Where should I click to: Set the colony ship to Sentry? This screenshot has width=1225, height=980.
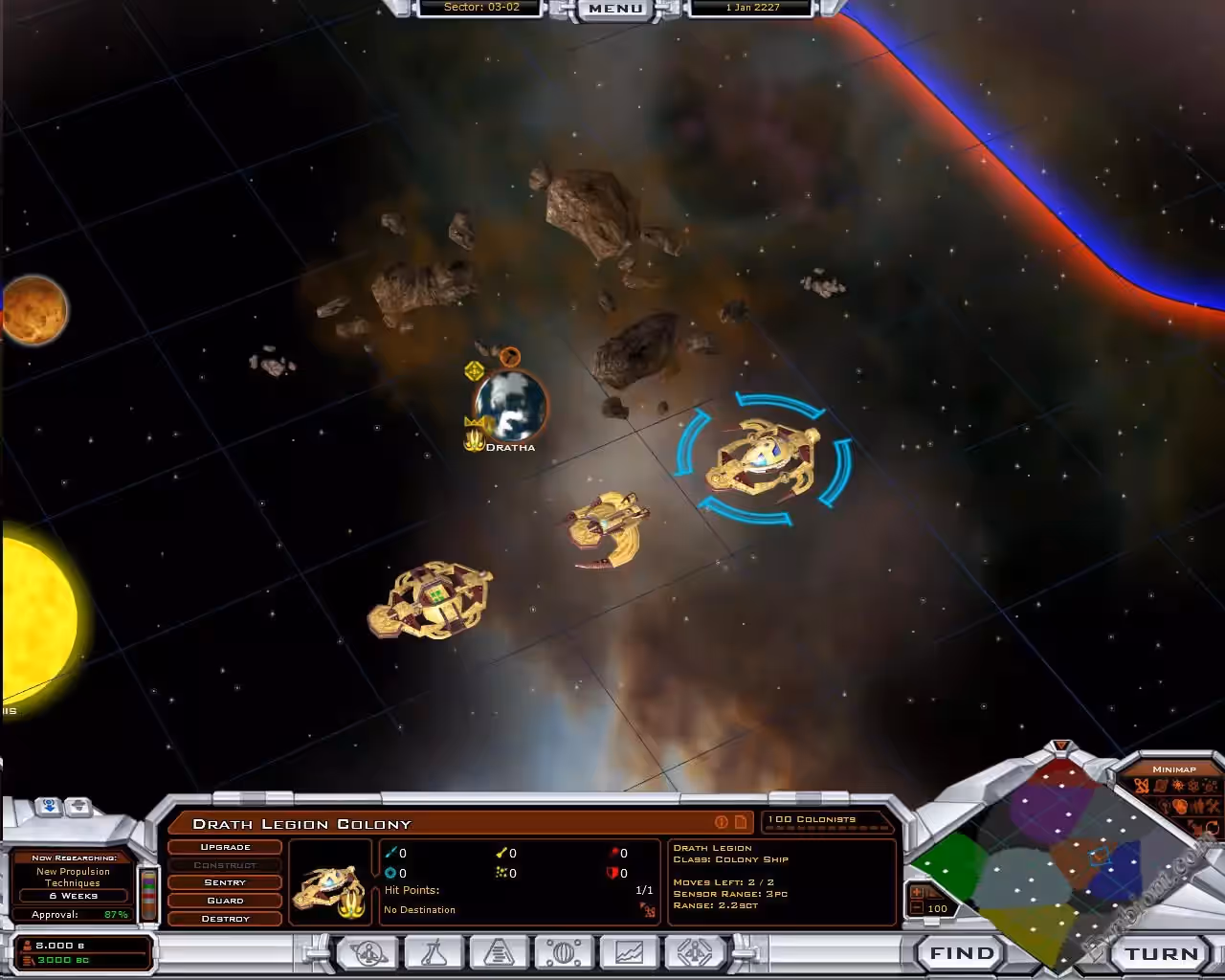point(225,882)
